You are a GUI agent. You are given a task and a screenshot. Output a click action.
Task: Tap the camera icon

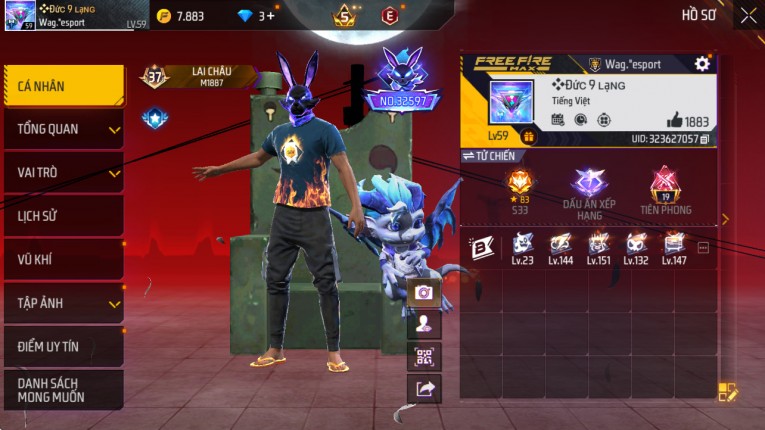(x=425, y=292)
